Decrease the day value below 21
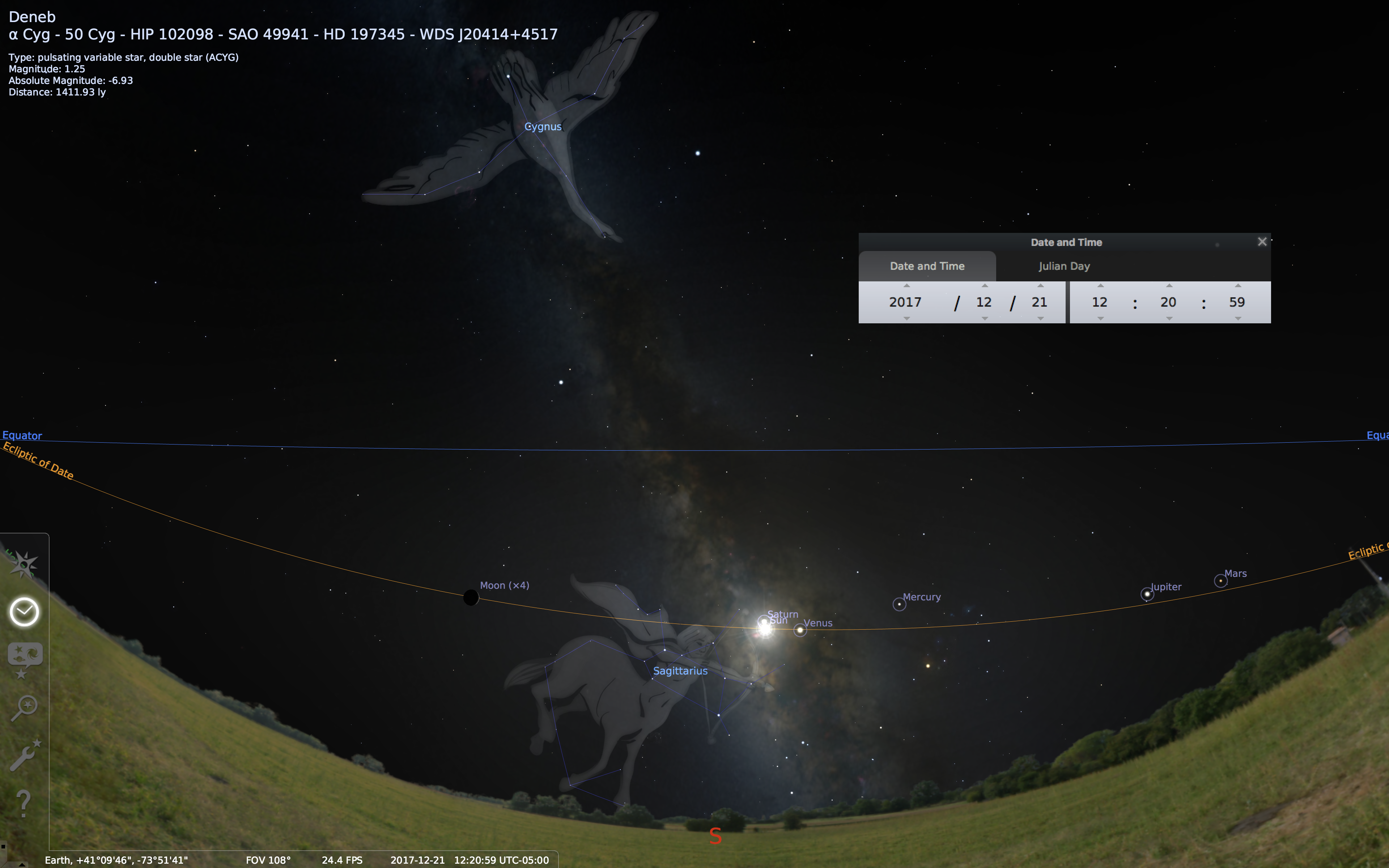 pyautogui.click(x=1040, y=319)
